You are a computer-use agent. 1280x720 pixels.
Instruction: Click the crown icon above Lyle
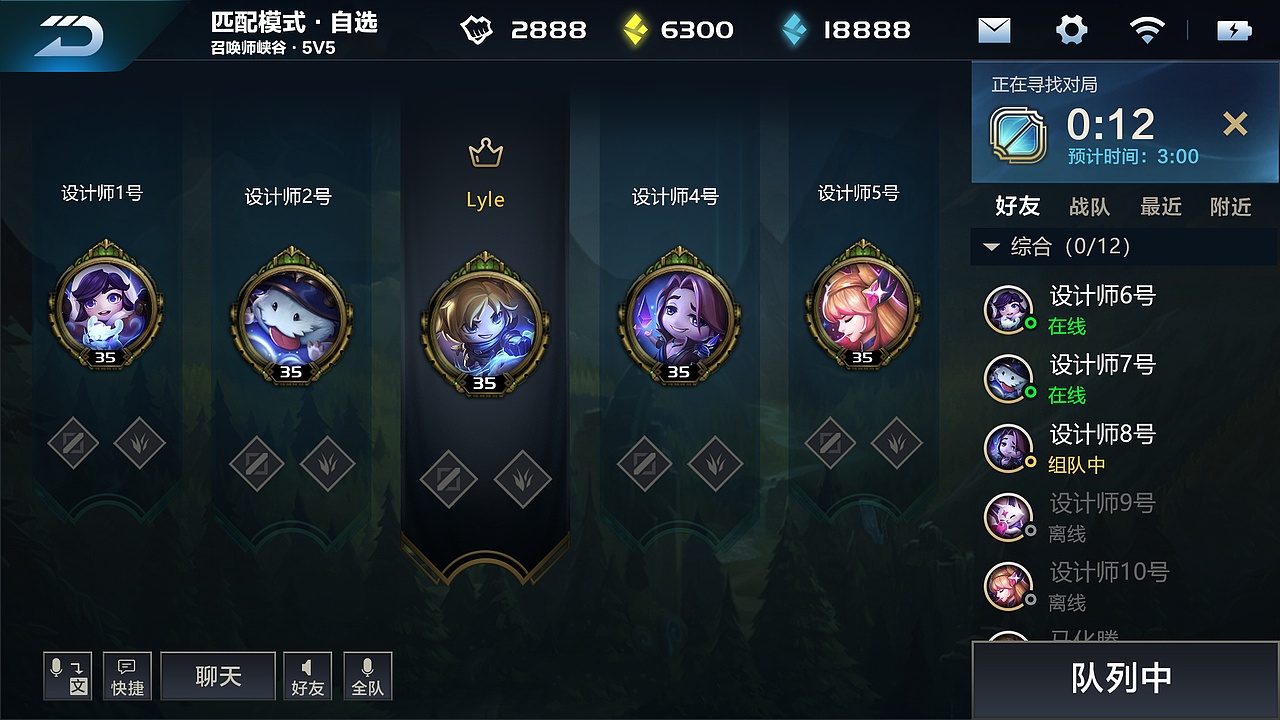click(484, 152)
